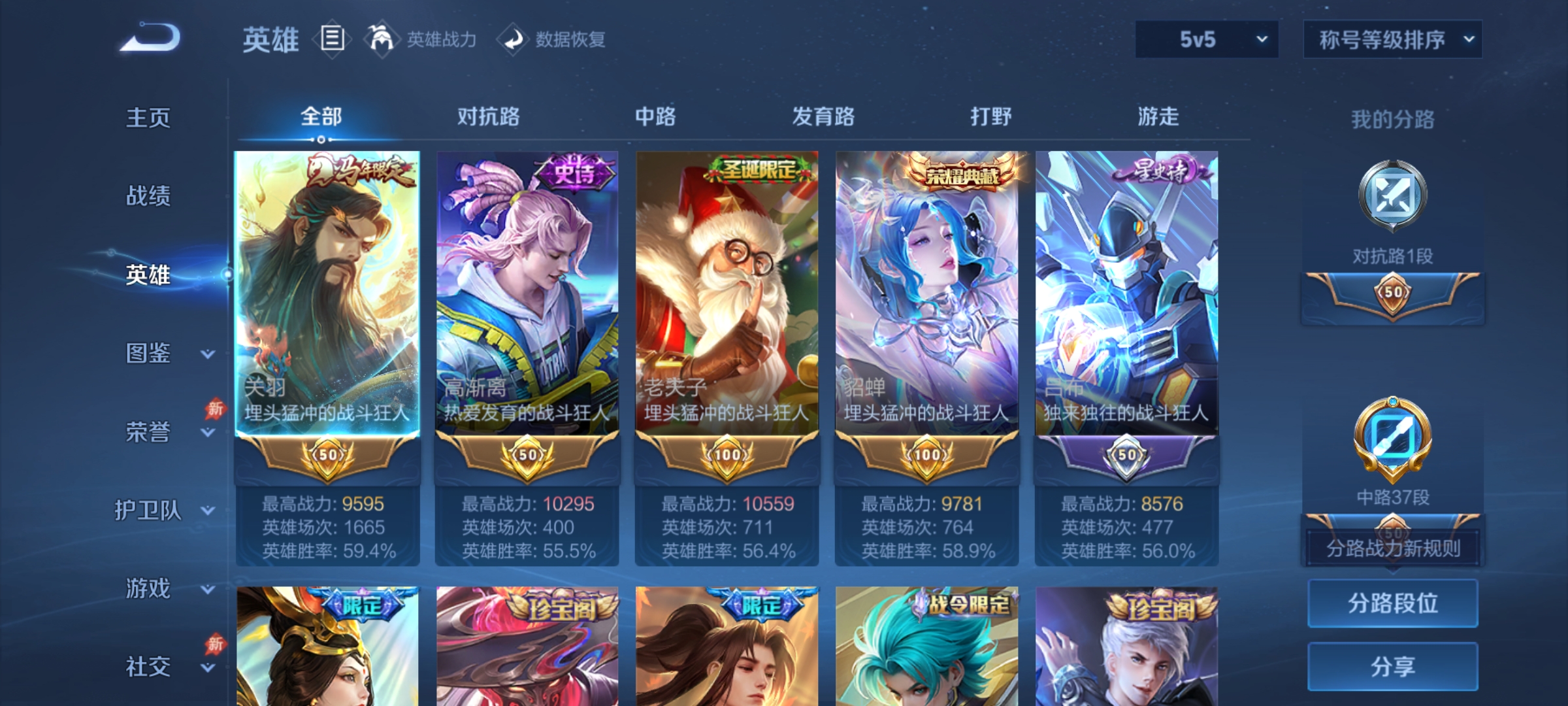Image resolution: width=1568 pixels, height=706 pixels.
Task: Expand the 护卫队 sidebar section
Action: click(157, 511)
